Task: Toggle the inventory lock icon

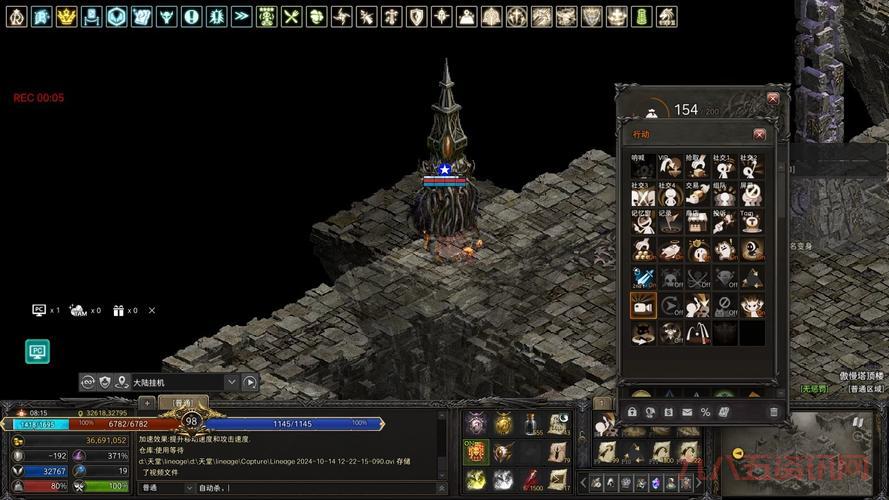Action: pos(632,412)
